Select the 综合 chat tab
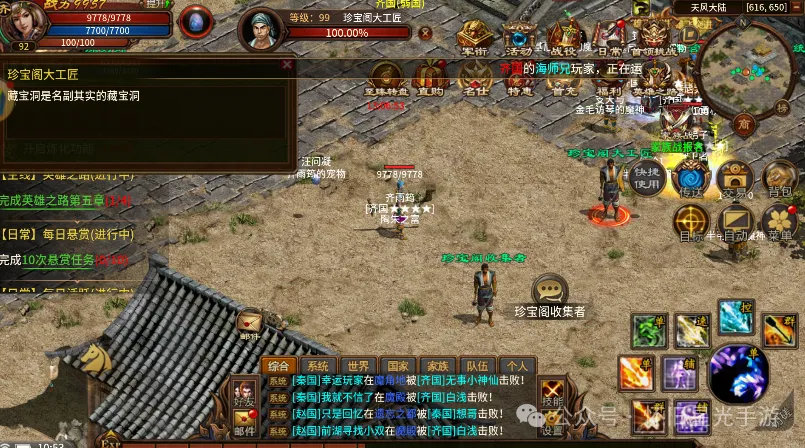805x448 pixels. (x=281, y=366)
